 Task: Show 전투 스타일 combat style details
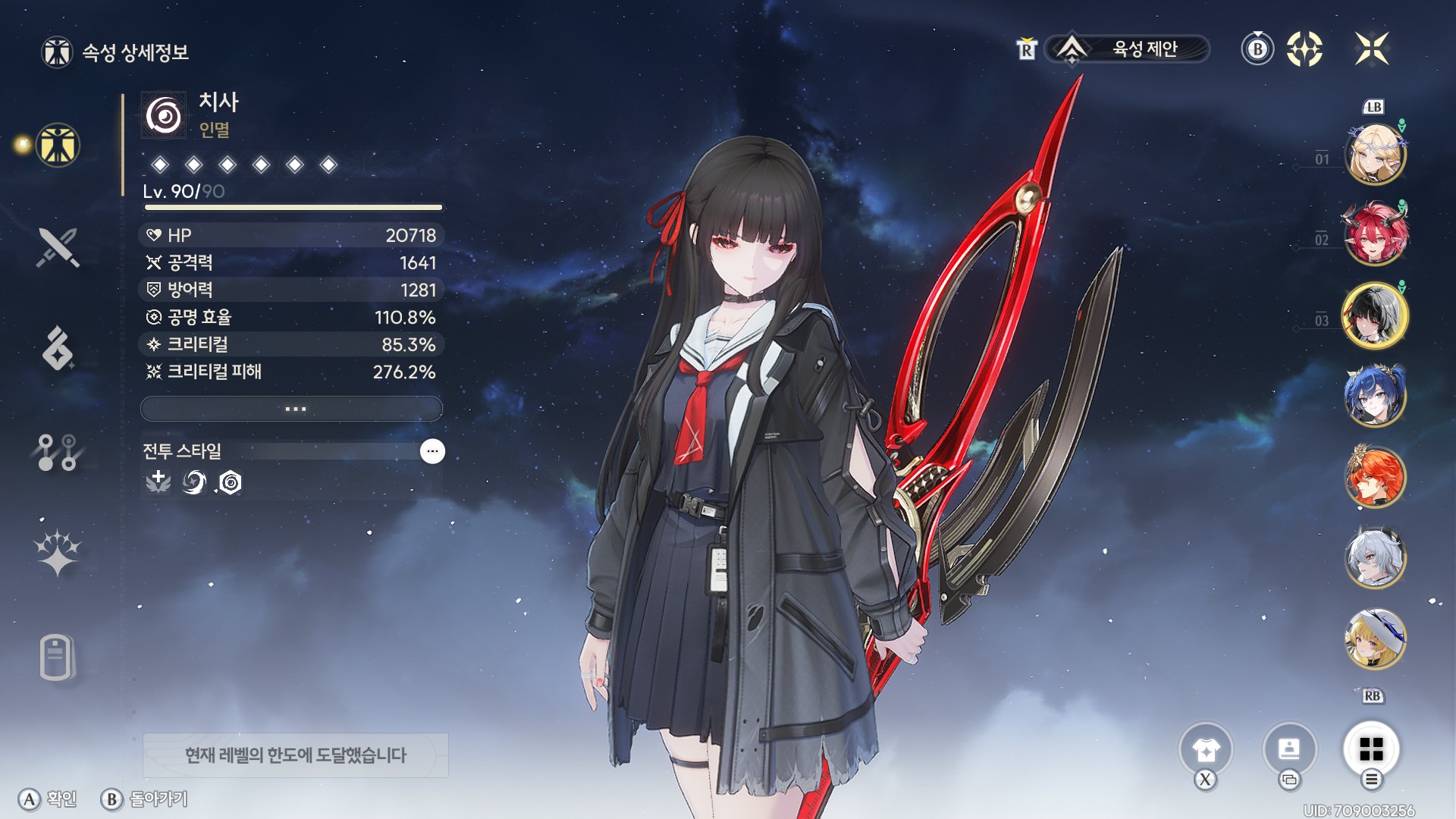tap(432, 451)
